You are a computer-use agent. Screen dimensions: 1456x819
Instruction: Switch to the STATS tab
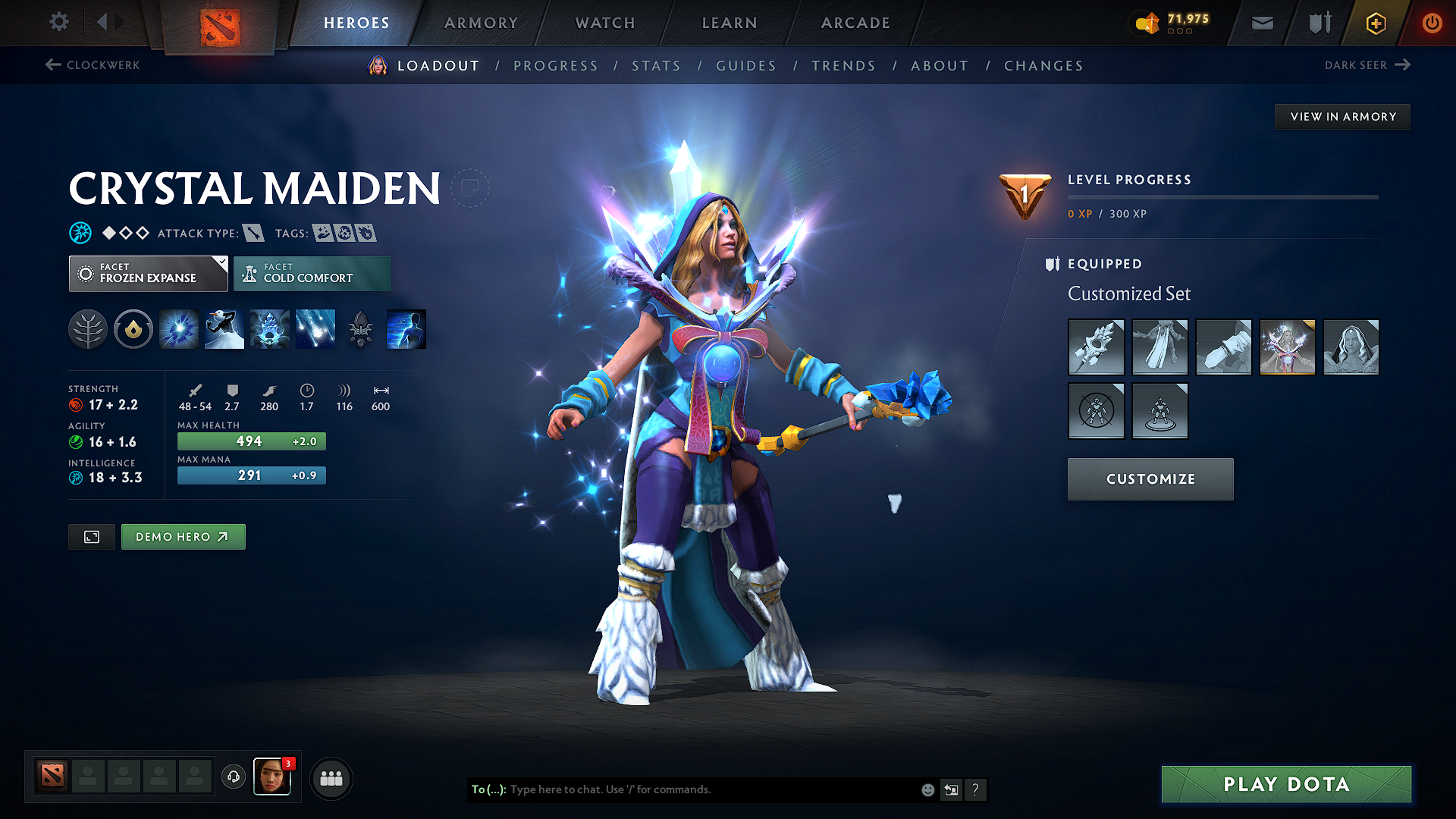pos(656,66)
